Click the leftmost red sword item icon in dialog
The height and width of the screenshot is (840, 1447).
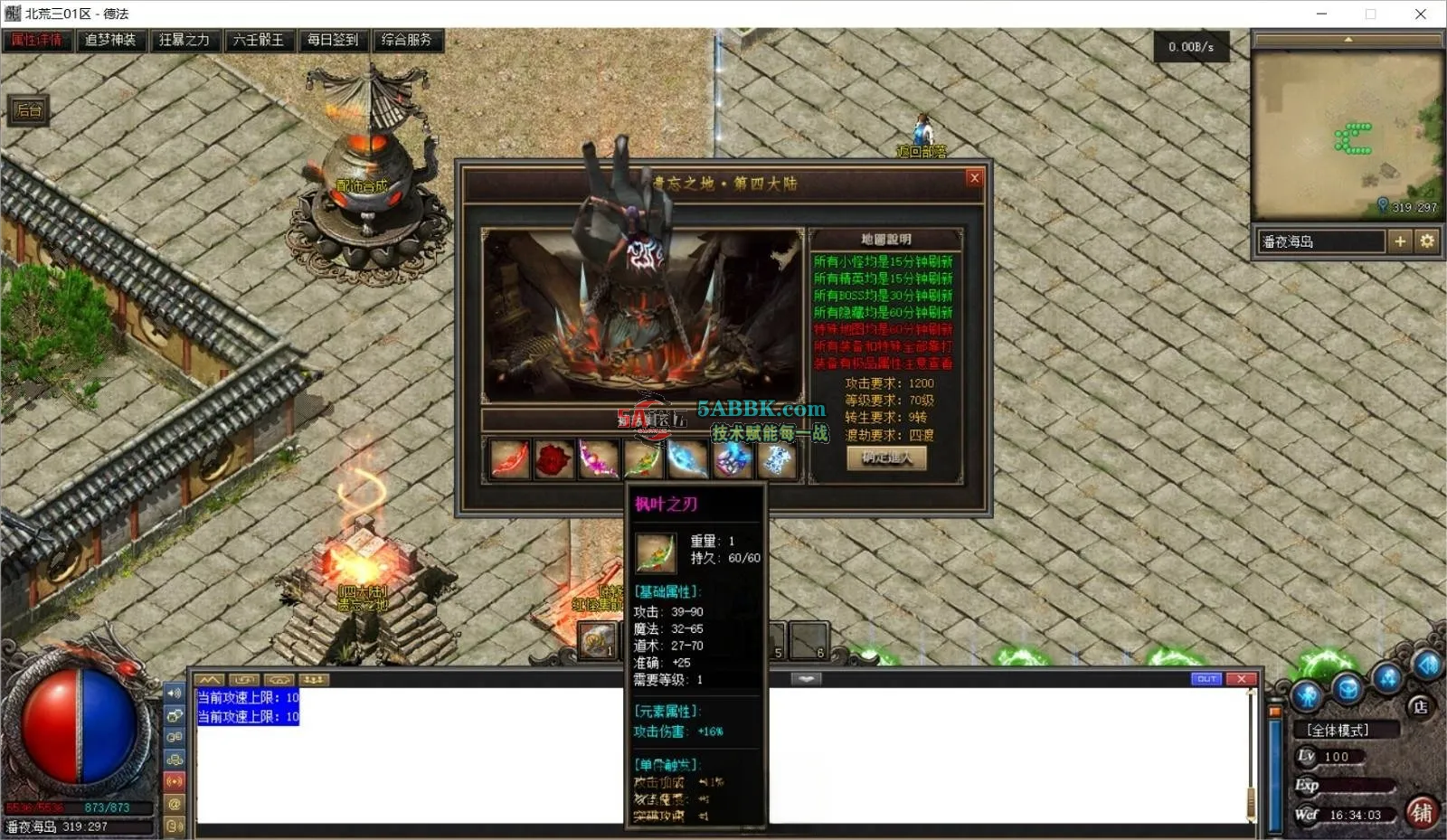[507, 459]
